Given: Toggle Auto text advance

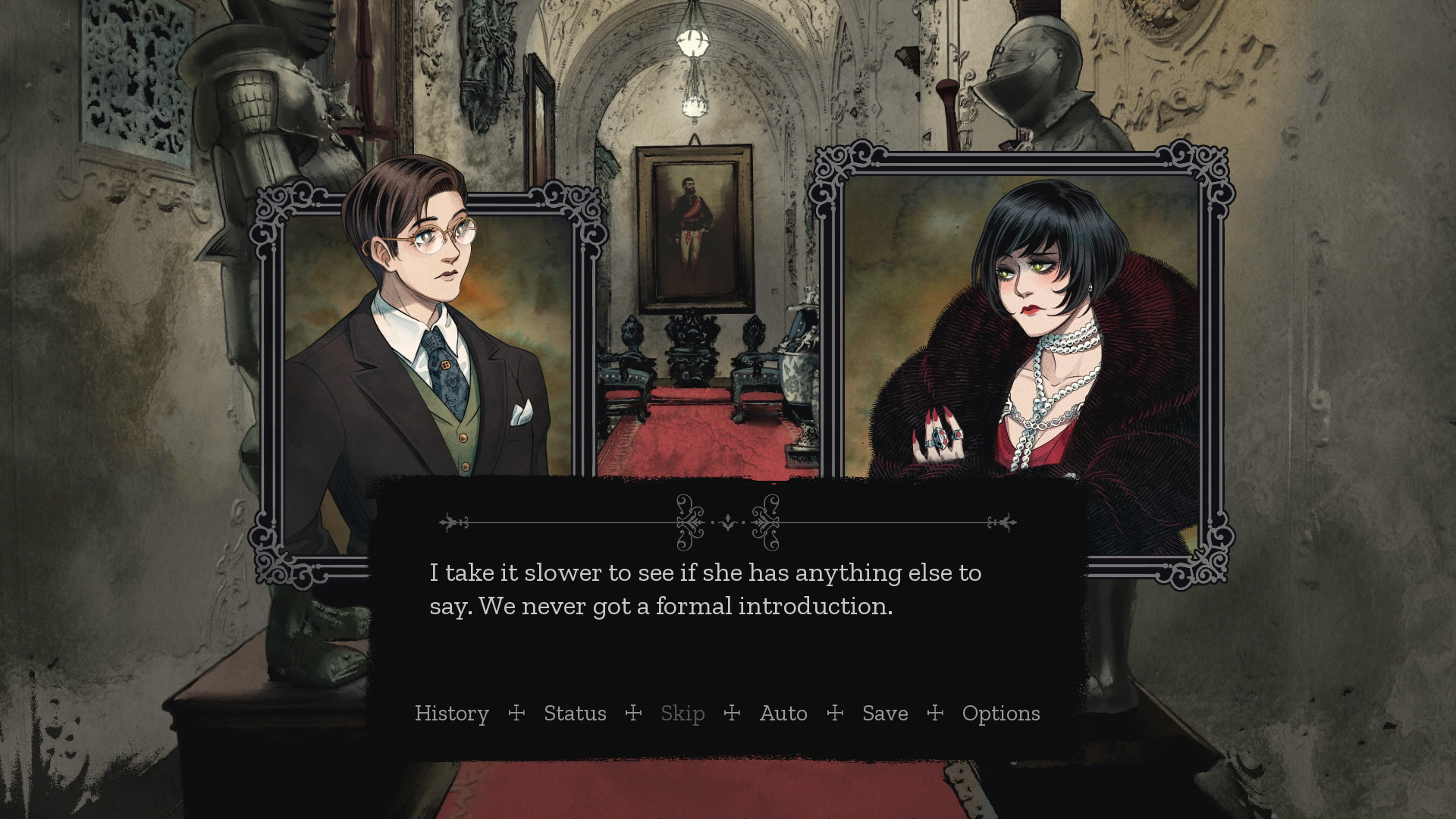Looking at the screenshot, I should point(783,714).
